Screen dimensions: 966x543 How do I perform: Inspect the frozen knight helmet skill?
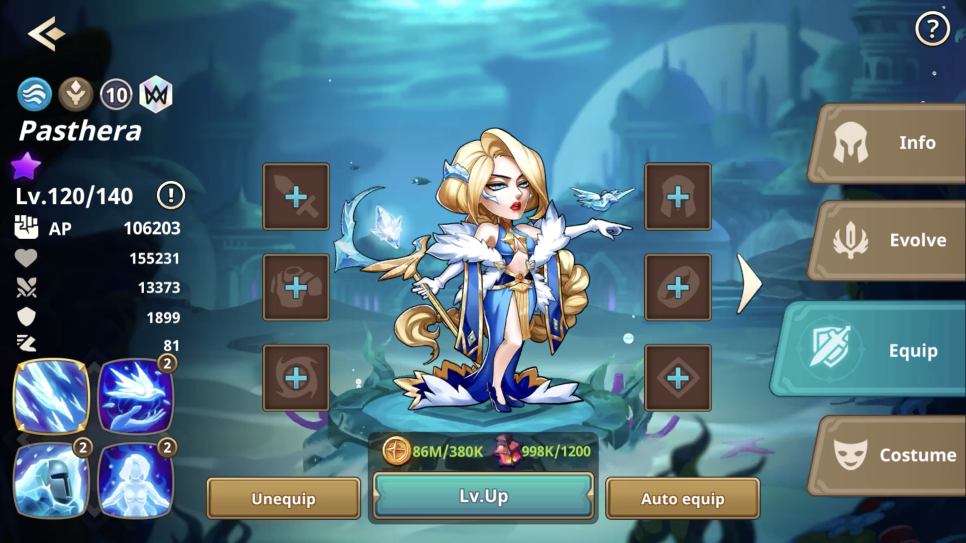[51, 480]
